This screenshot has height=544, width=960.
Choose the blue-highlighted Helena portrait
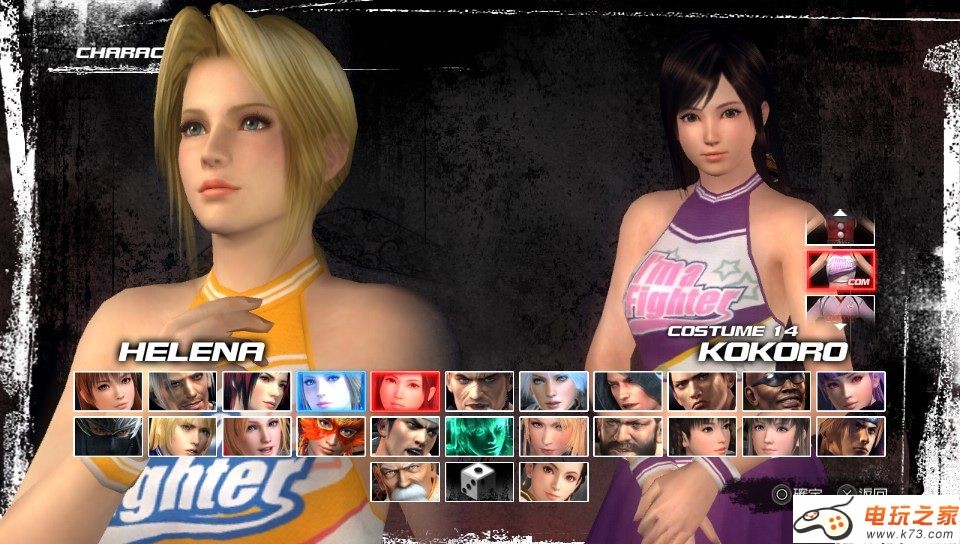click(331, 391)
